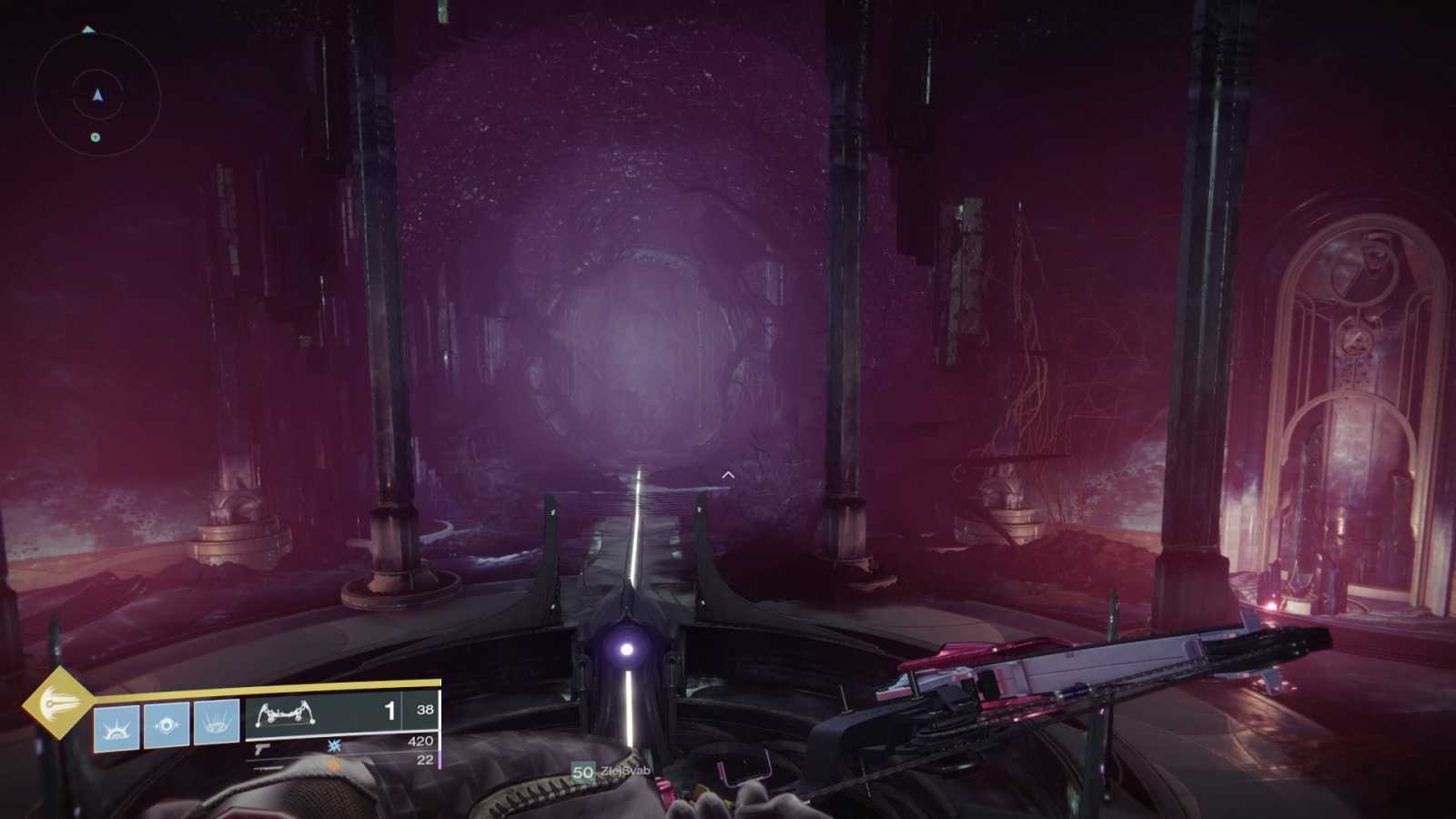Viewport: 1456px width, 819px height.
Task: Activate the grenade ability icon
Action: (x=116, y=727)
